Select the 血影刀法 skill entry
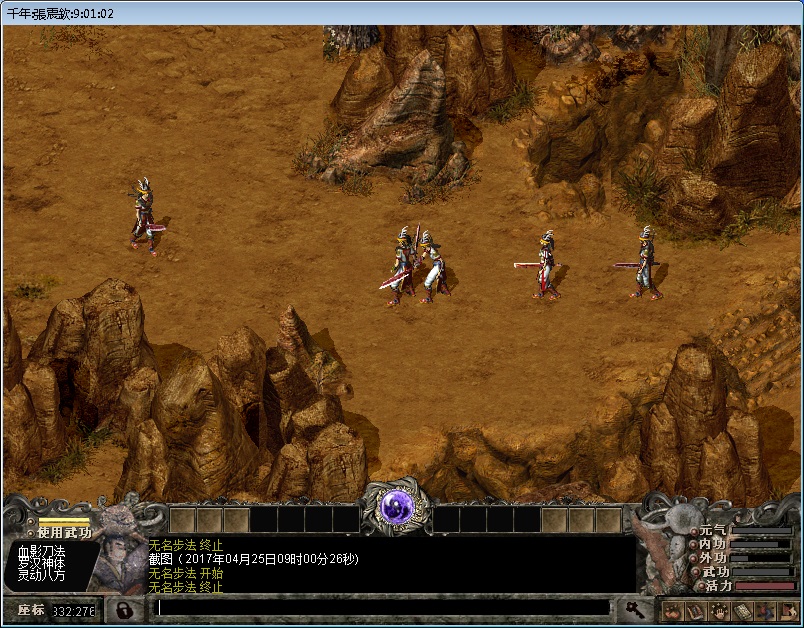Screen dimensions: 804x628 pos(42,552)
